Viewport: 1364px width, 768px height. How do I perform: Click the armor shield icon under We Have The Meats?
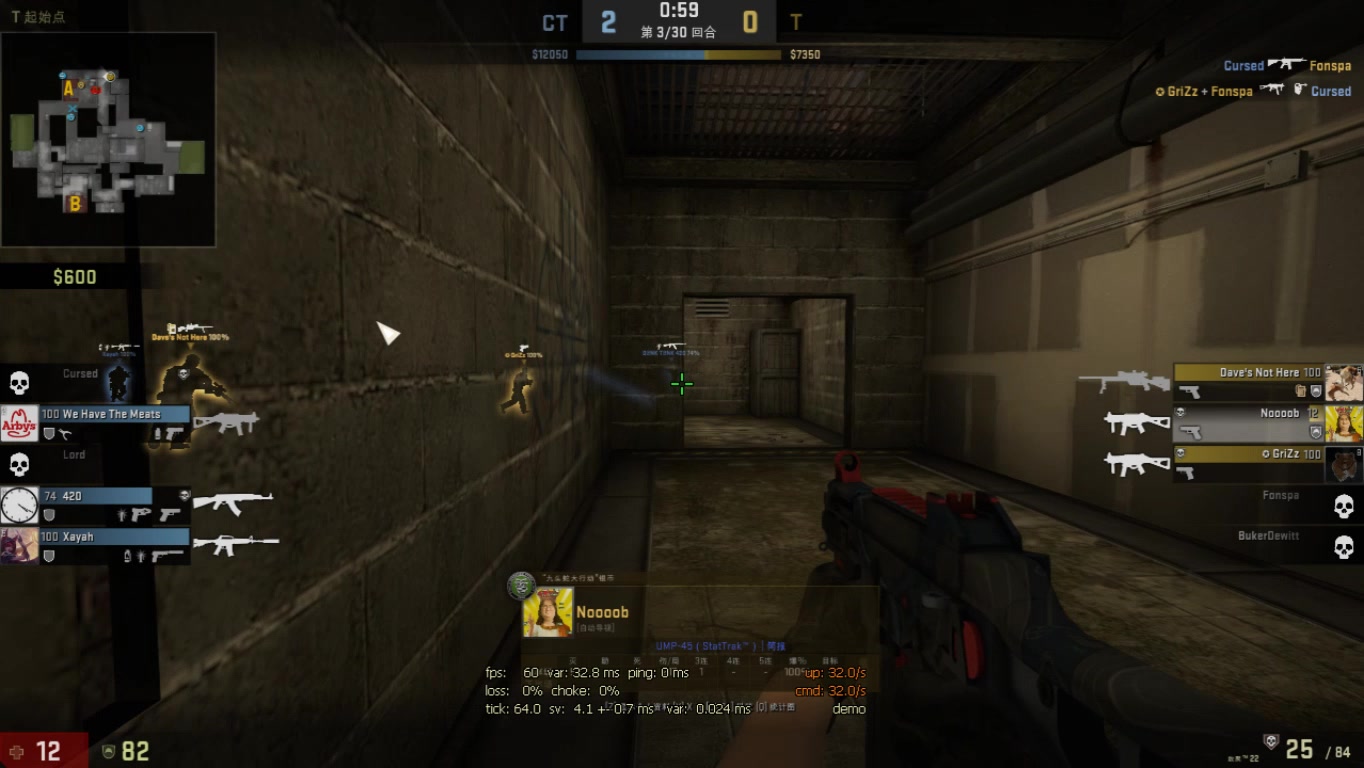[x=48, y=432]
